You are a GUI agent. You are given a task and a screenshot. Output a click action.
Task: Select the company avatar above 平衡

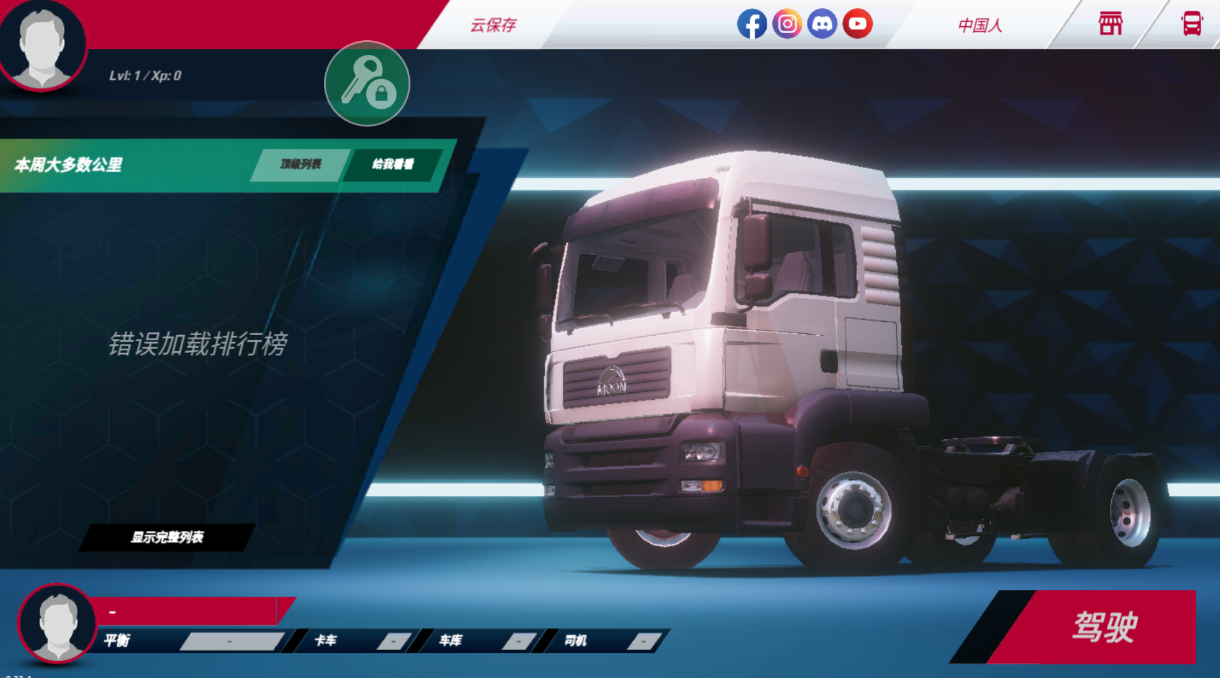57,622
